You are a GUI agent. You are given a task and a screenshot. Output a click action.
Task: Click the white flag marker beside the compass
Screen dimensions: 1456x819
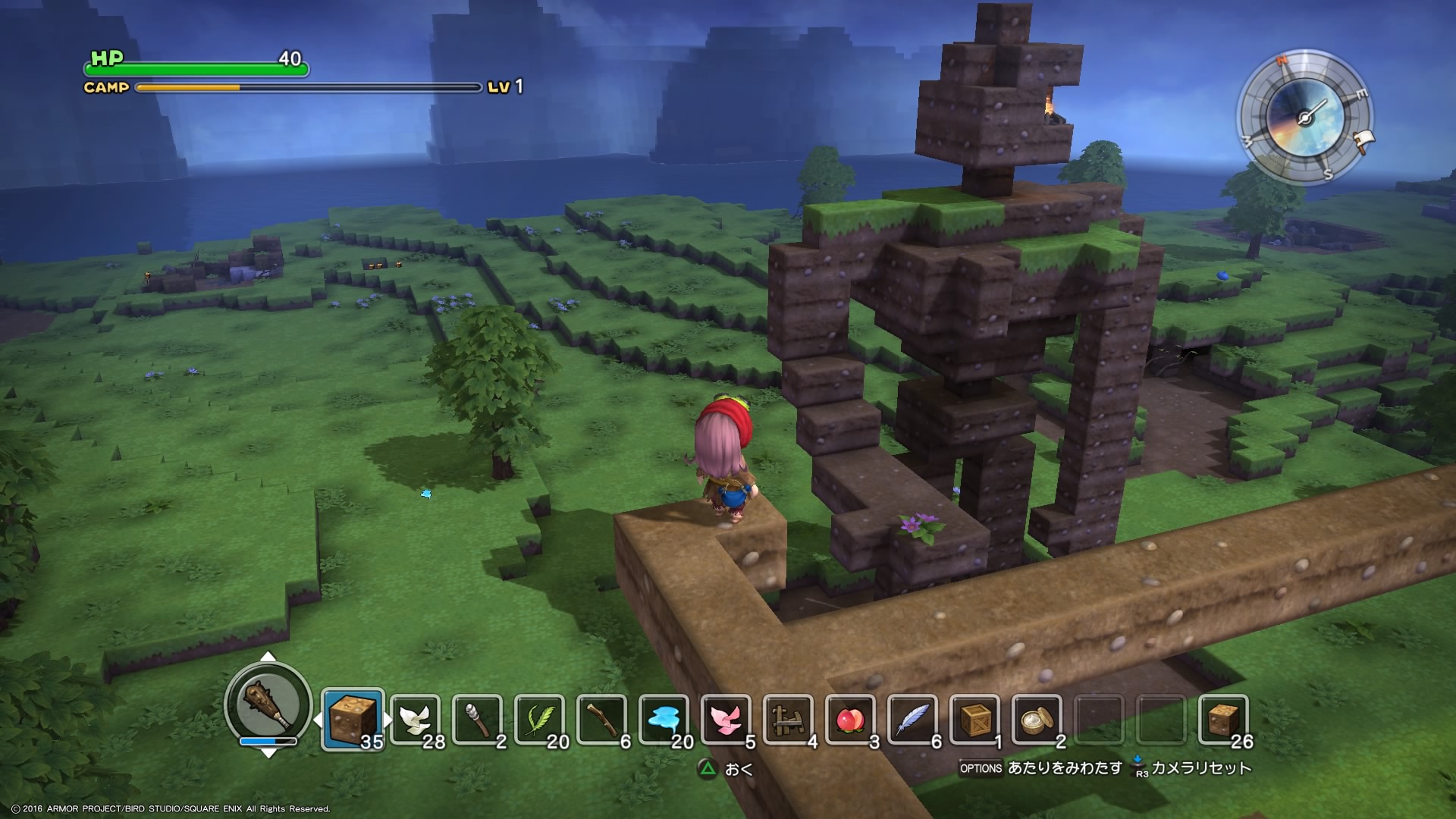tap(1366, 140)
